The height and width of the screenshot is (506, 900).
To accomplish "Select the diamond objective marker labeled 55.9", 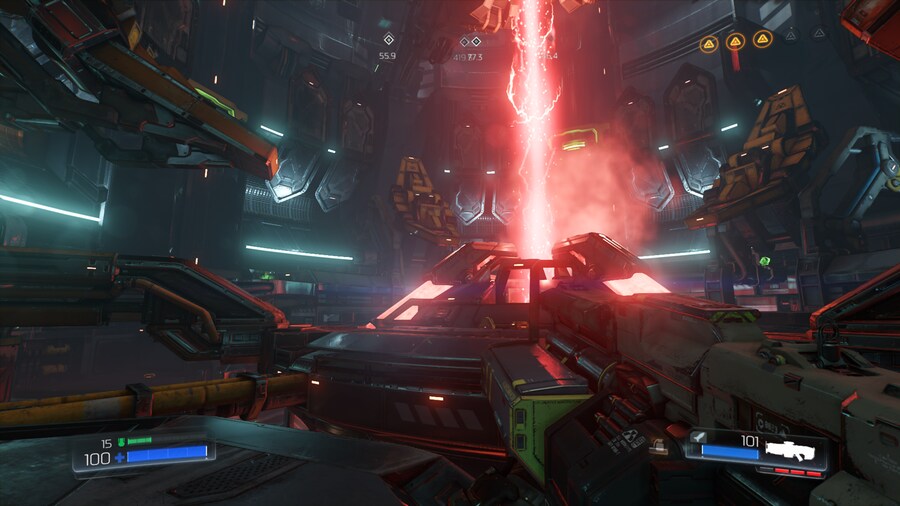I will click(x=389, y=40).
